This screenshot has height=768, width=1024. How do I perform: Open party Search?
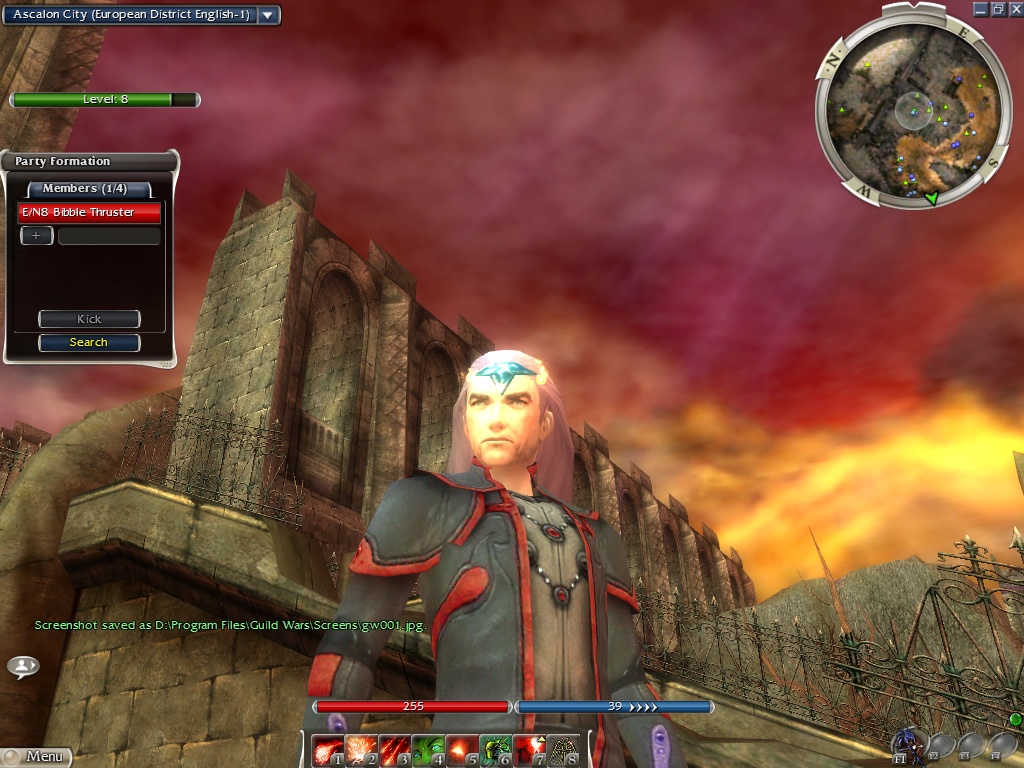pyautogui.click(x=89, y=342)
